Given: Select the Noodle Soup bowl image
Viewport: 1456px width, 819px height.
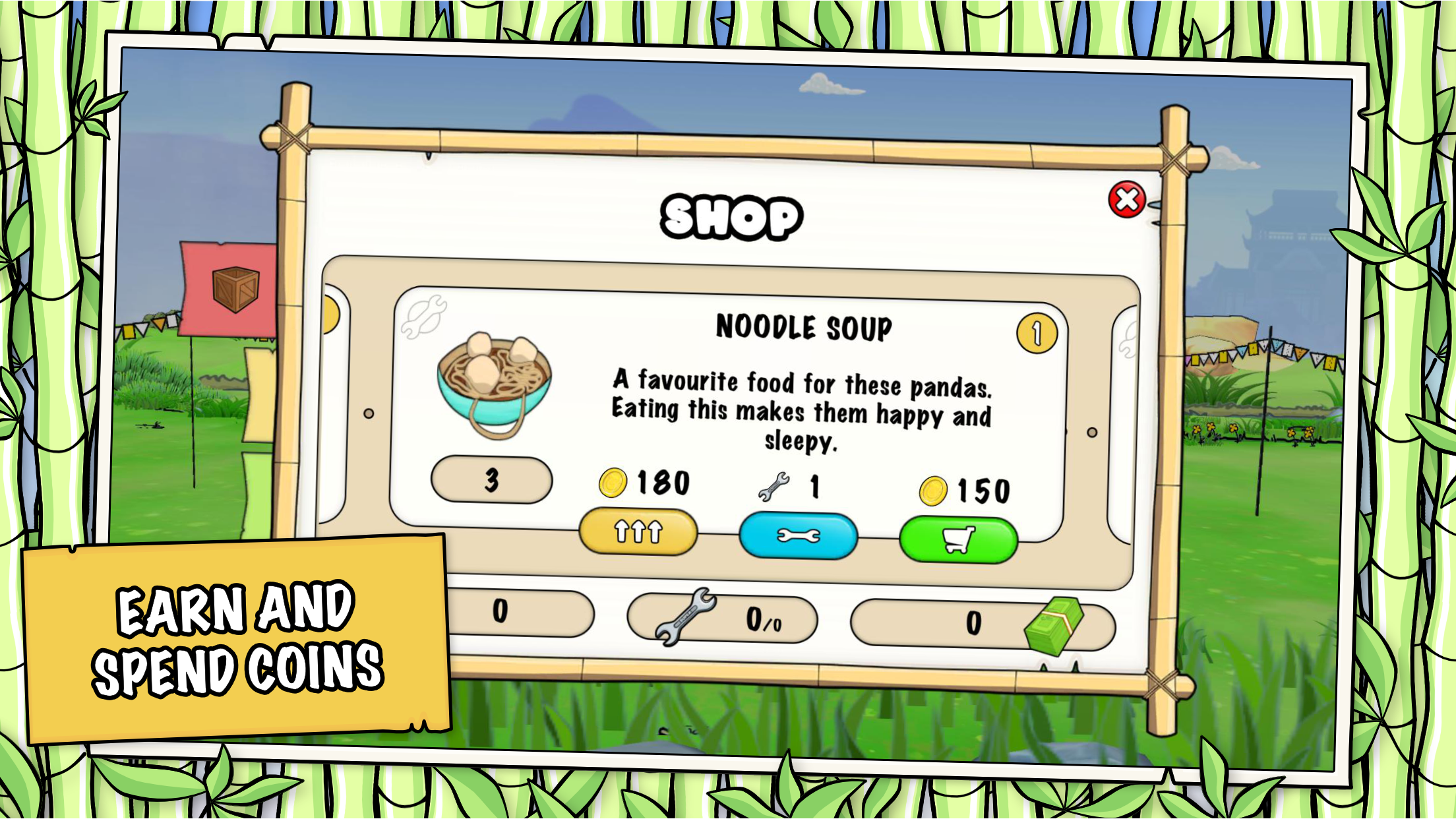Looking at the screenshot, I should coord(494,385).
